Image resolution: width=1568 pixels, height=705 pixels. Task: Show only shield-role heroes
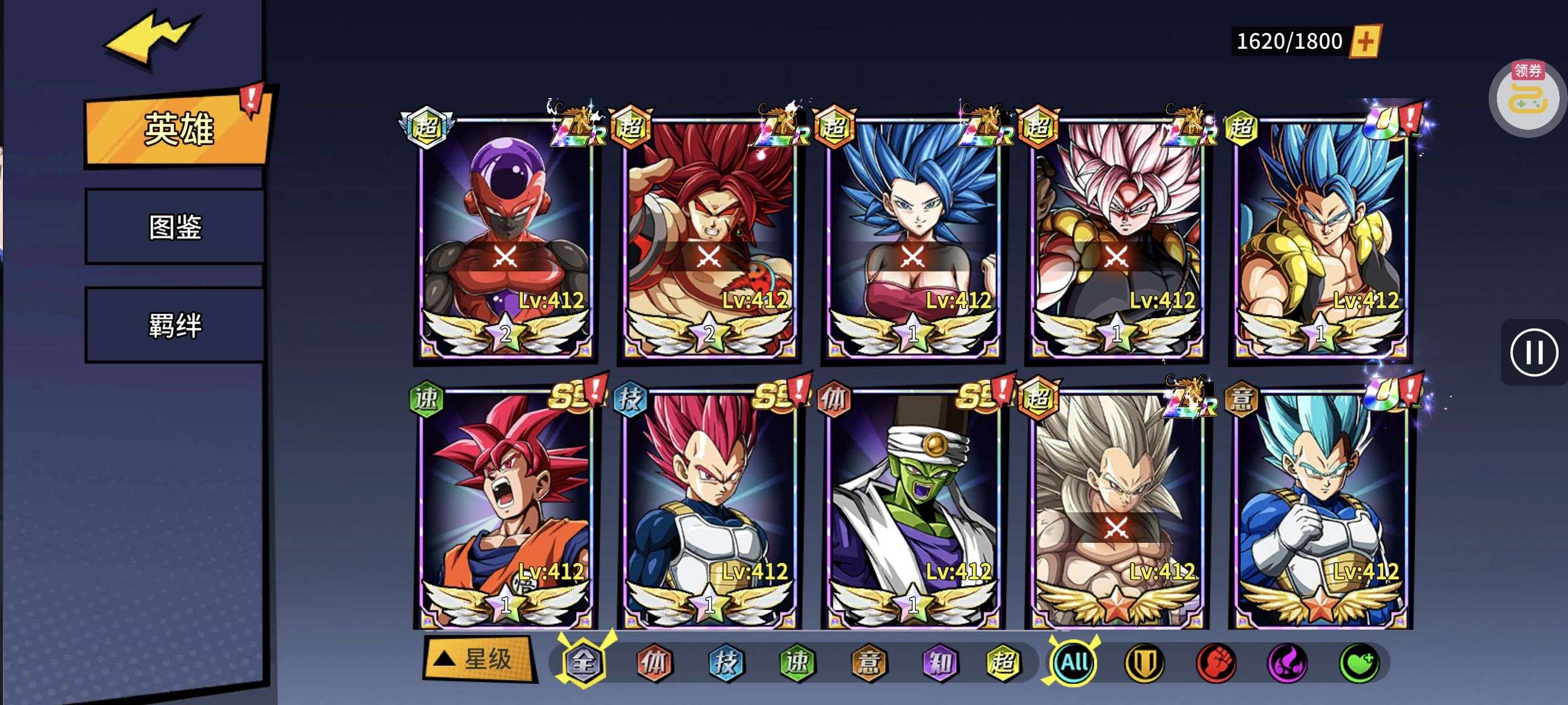coord(1145,662)
